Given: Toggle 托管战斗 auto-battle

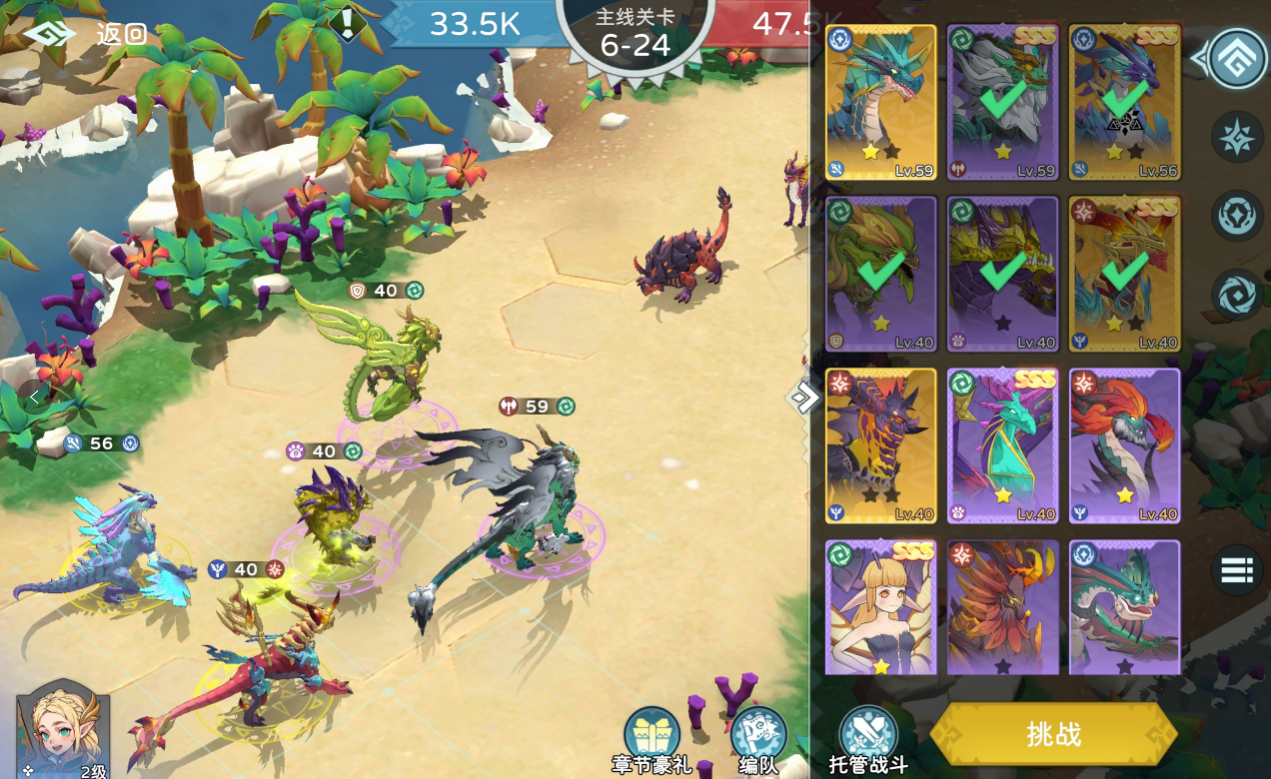Looking at the screenshot, I should pyautogui.click(x=867, y=740).
